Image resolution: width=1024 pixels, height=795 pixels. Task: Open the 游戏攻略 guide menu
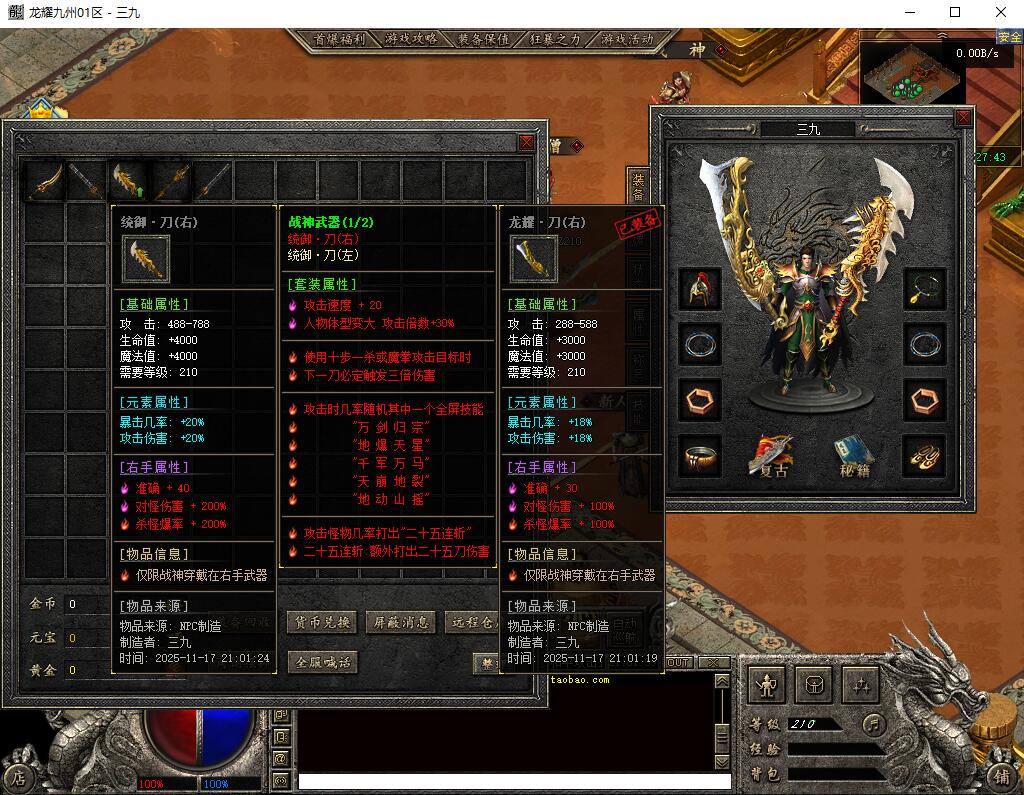click(x=411, y=39)
